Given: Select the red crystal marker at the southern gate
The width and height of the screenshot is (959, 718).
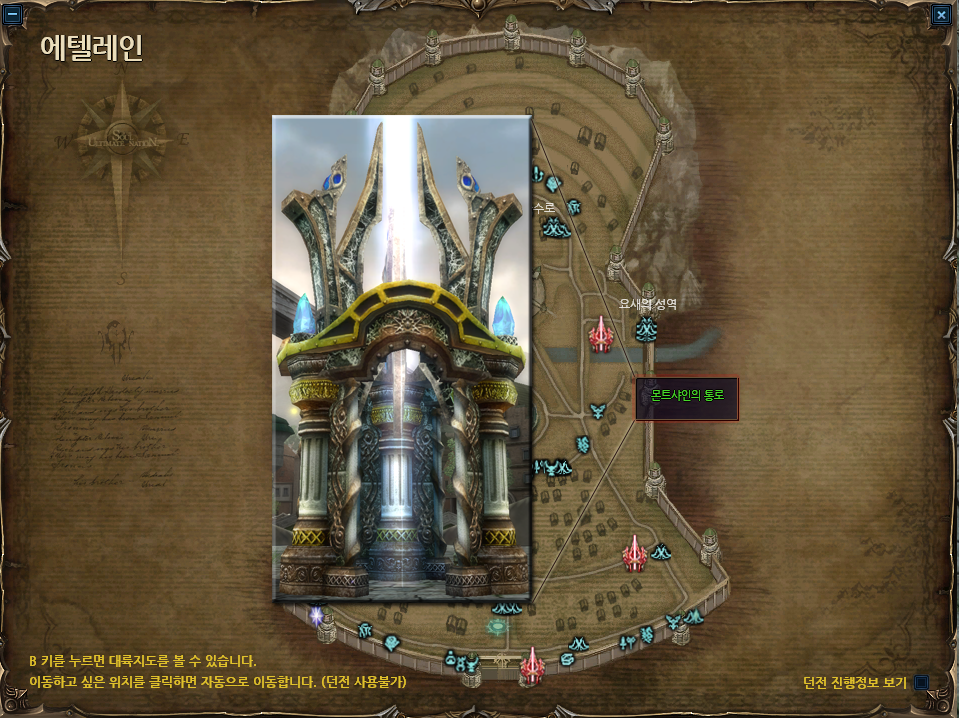Looking at the screenshot, I should (533, 664).
